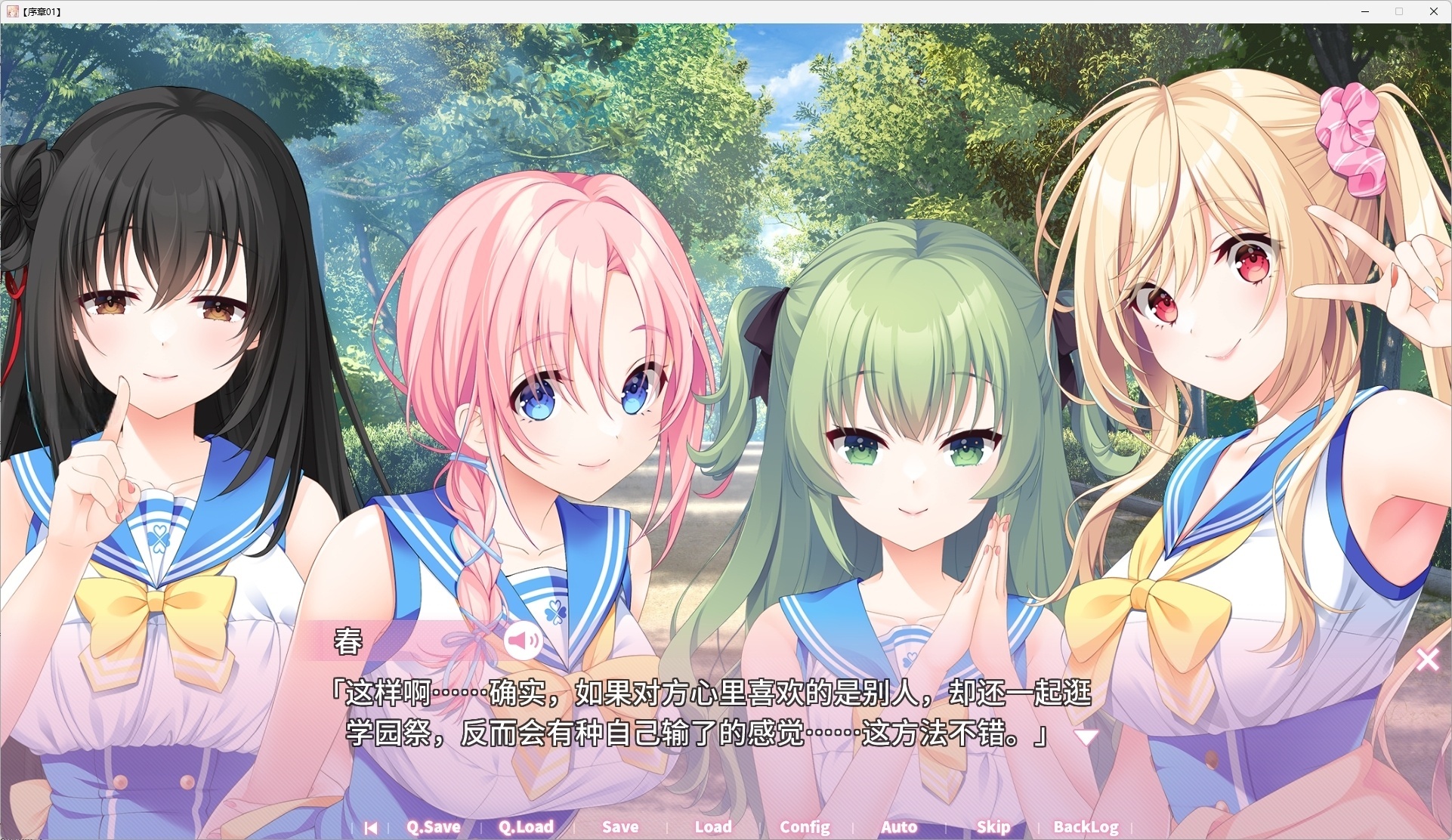The image size is (1452, 840).
Task: Maximize the game window
Action: [x=1398, y=11]
